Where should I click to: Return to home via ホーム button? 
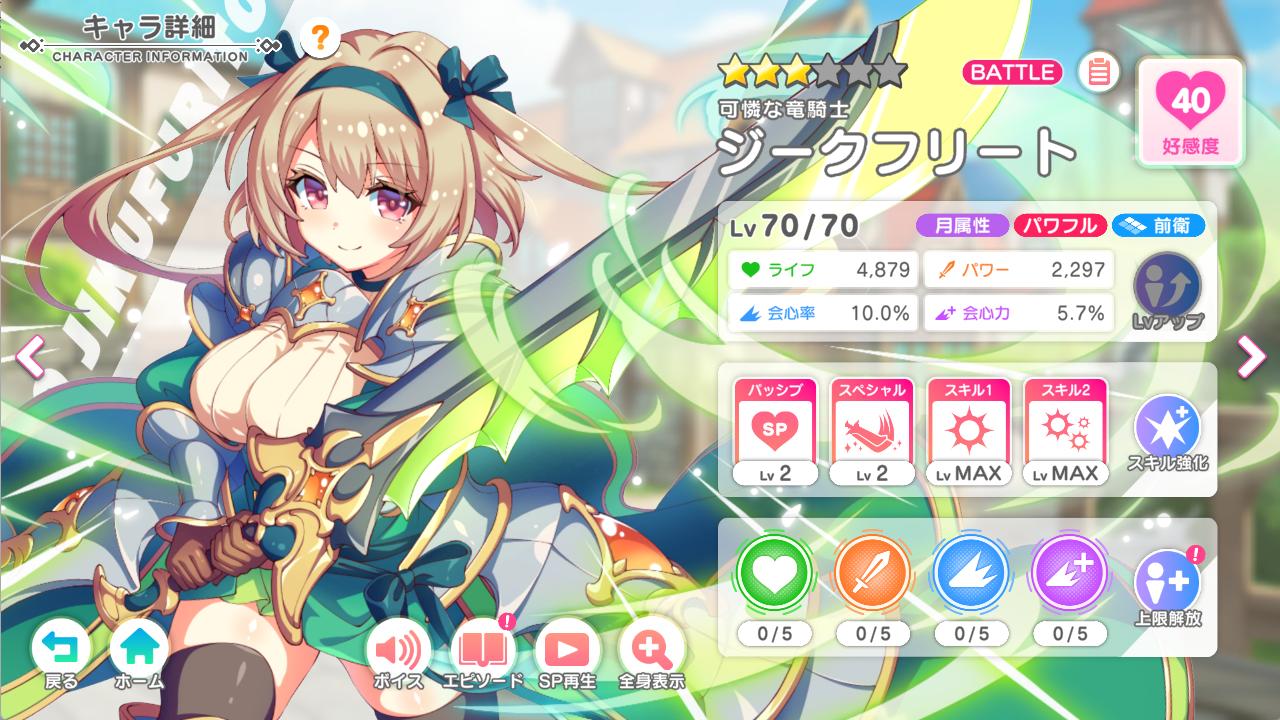139,650
